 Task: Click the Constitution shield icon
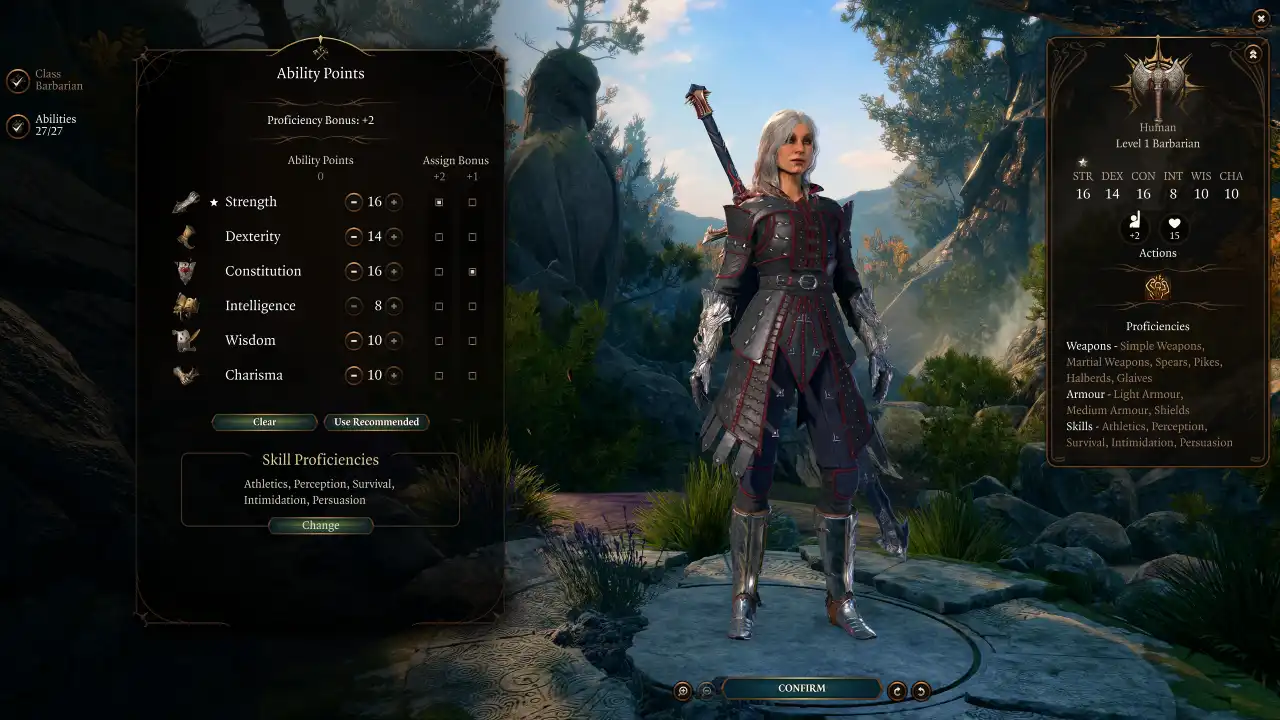pos(188,271)
